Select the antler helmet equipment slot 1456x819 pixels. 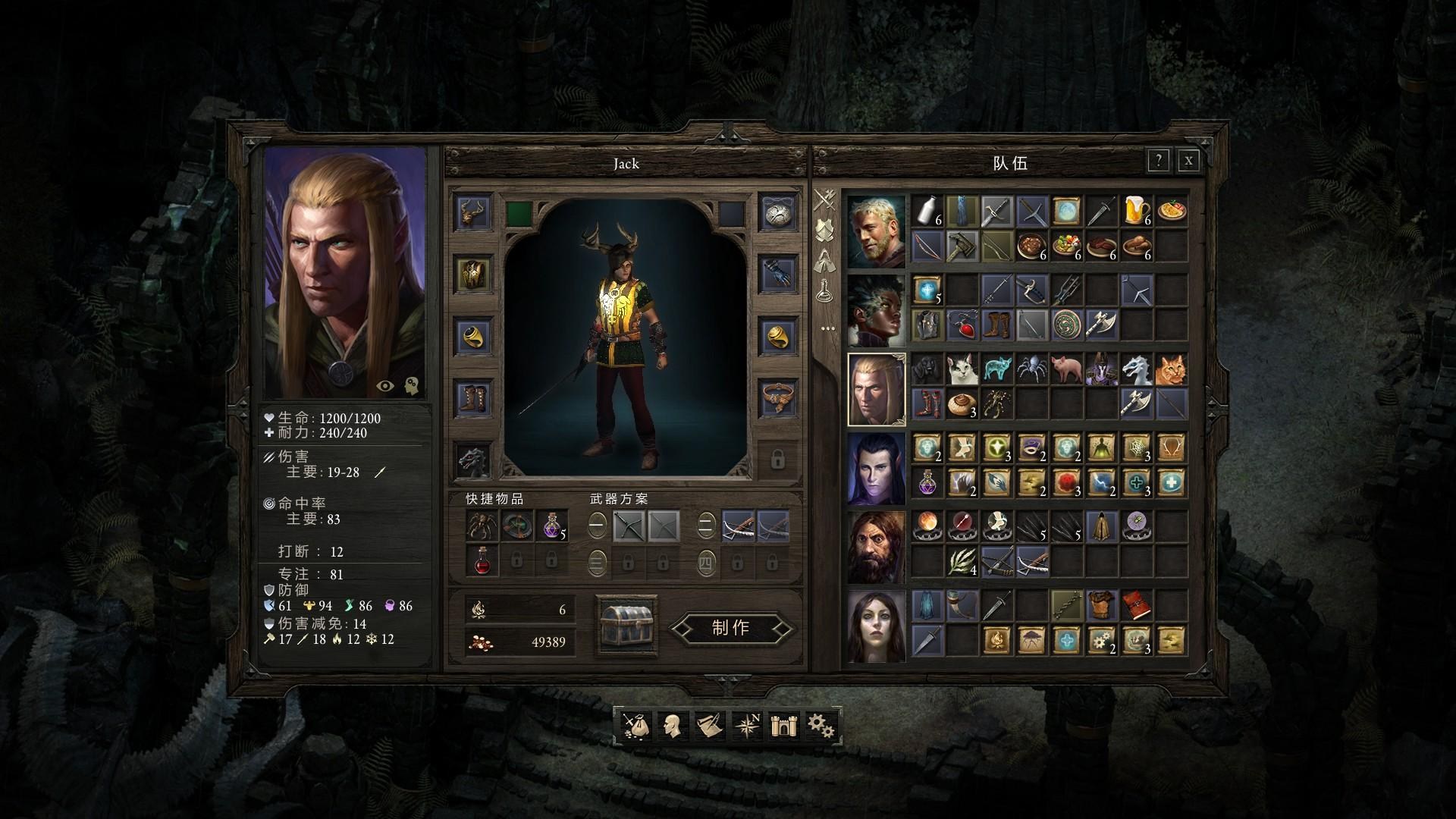click(x=473, y=212)
